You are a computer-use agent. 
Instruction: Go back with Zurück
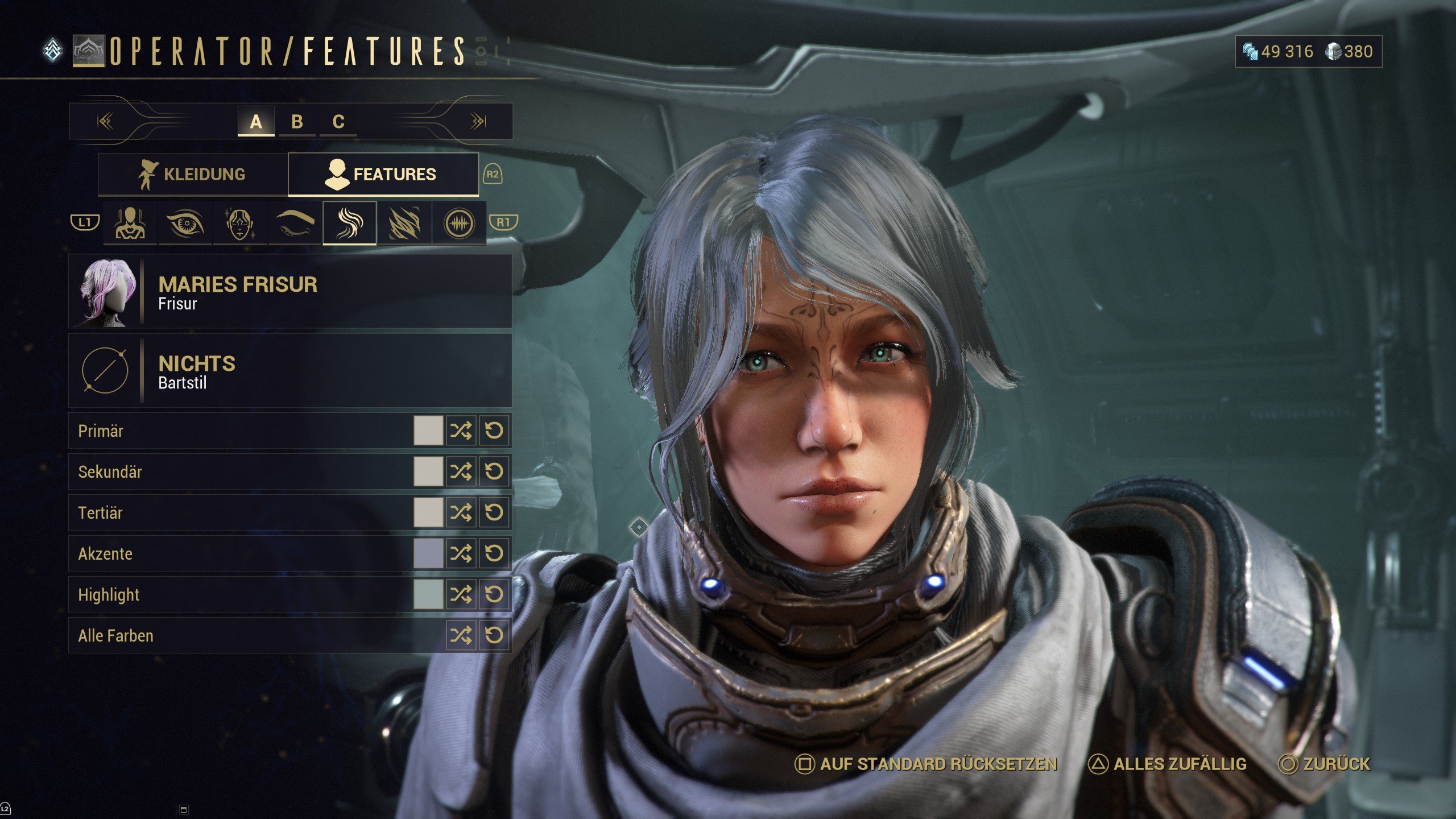click(1325, 764)
